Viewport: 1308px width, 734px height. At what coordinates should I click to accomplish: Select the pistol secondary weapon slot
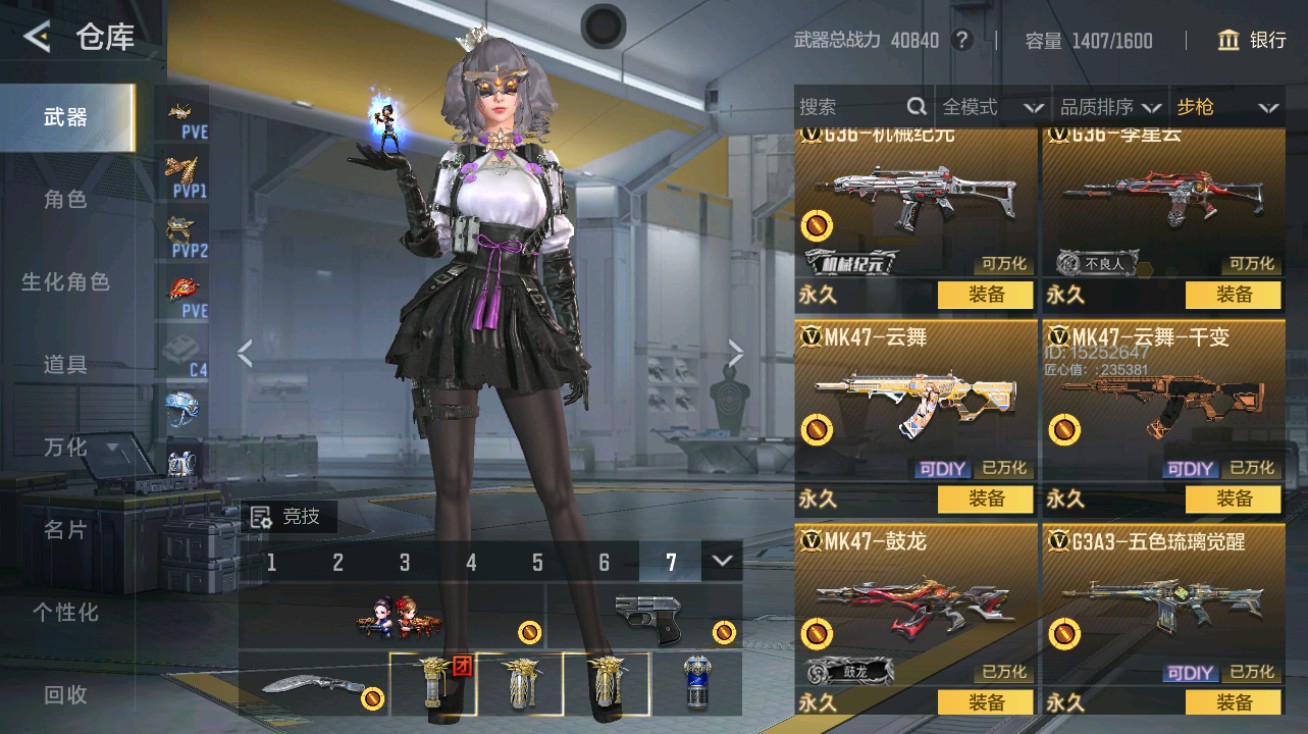(645, 614)
